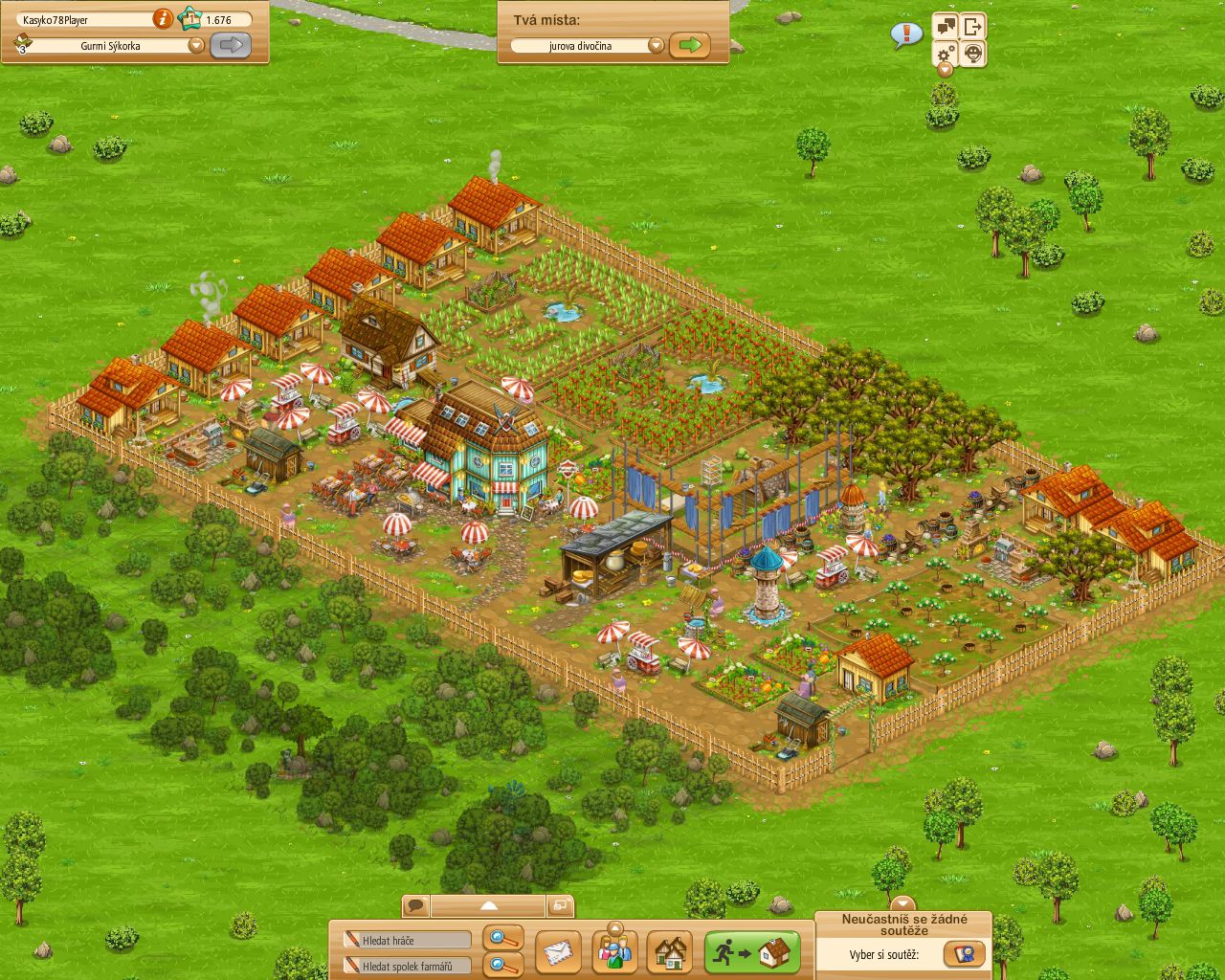Image resolution: width=1225 pixels, height=980 pixels.
Task: Open the chat bubbles icon top right
Action: point(946,26)
